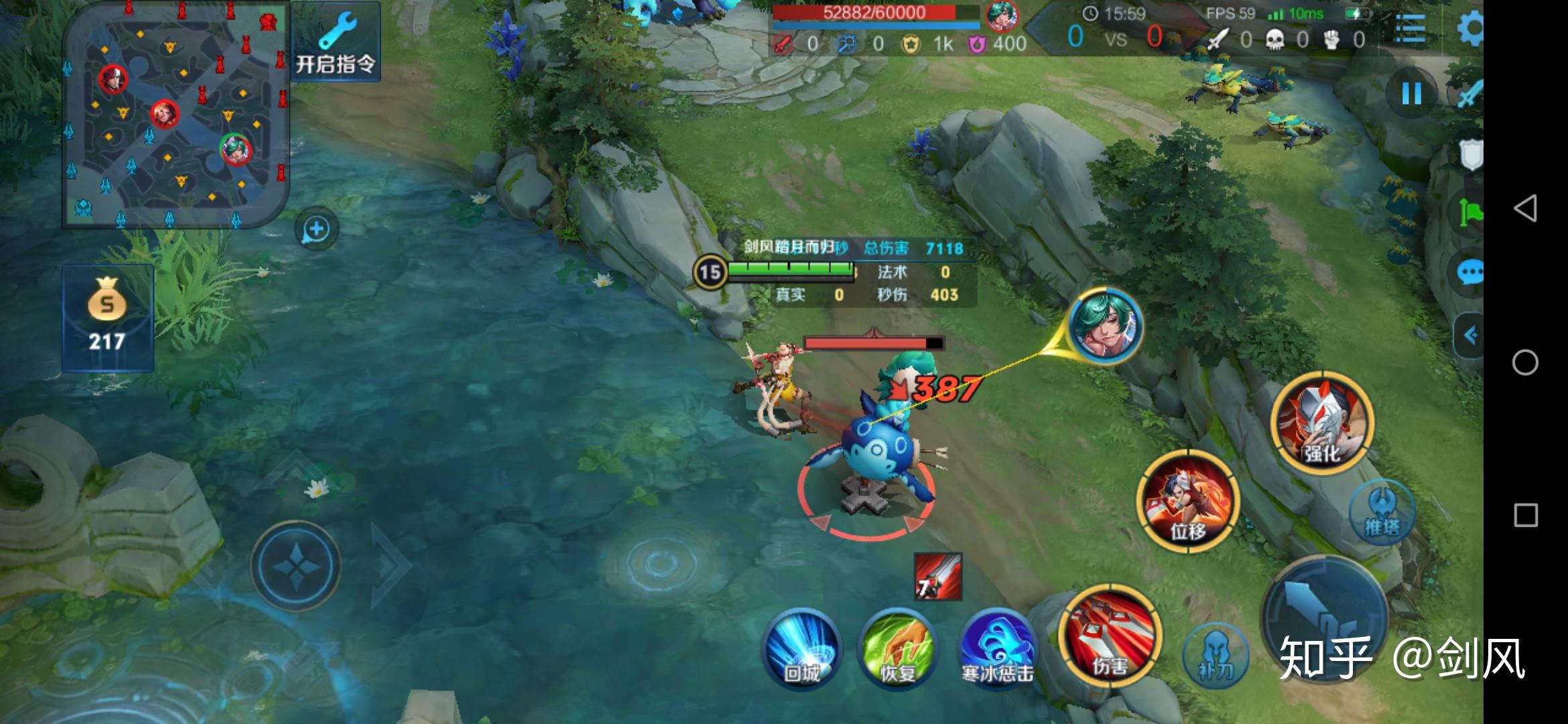Pause the match with the pause button
1568x724 pixels.
click(x=1411, y=93)
